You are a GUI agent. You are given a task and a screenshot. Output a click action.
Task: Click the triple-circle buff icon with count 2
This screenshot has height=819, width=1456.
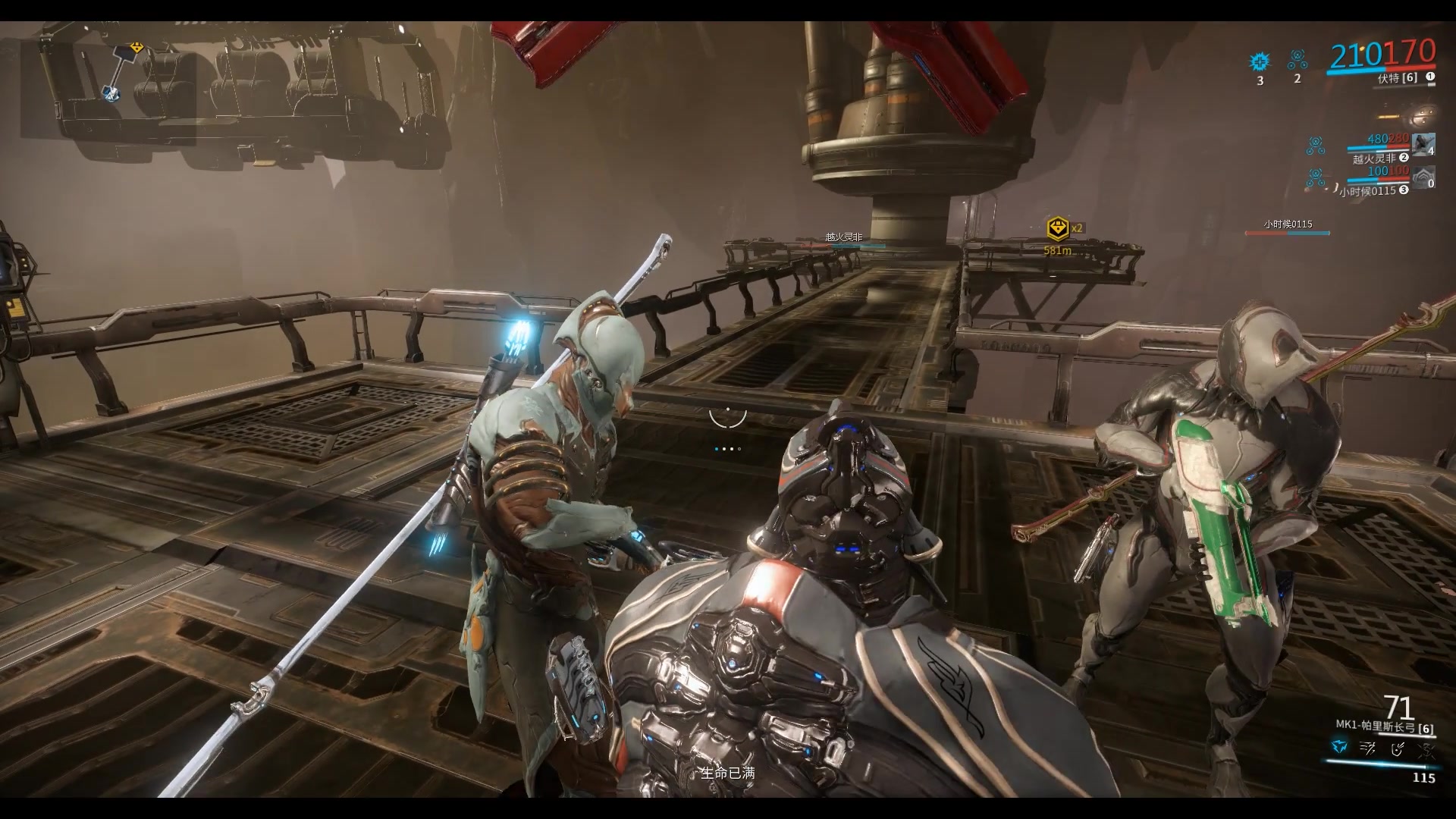[x=1298, y=59]
